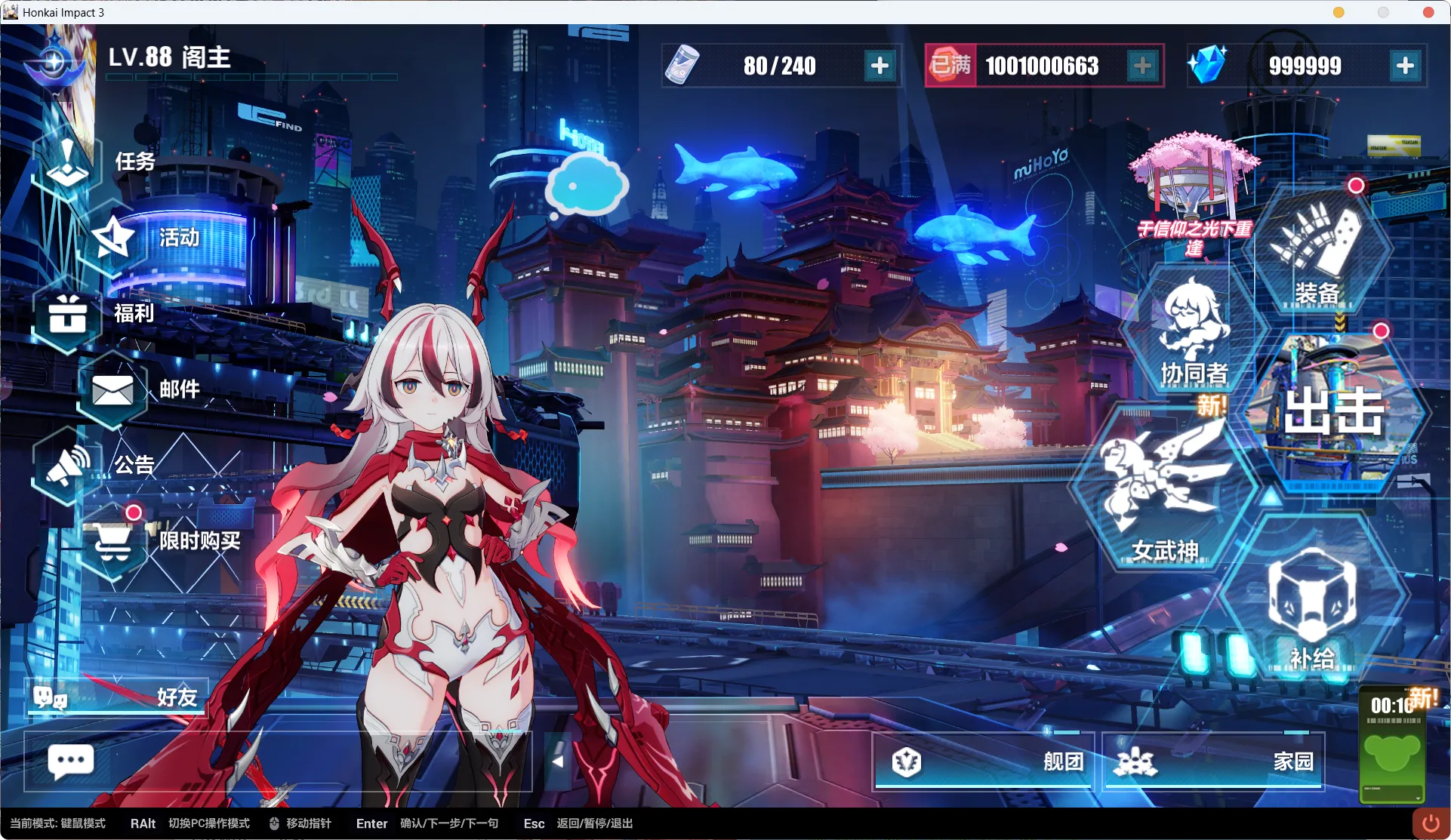Viewport: 1451px width, 840px height.
Task: Switch to the 舰团 armada screen
Action: (984, 762)
